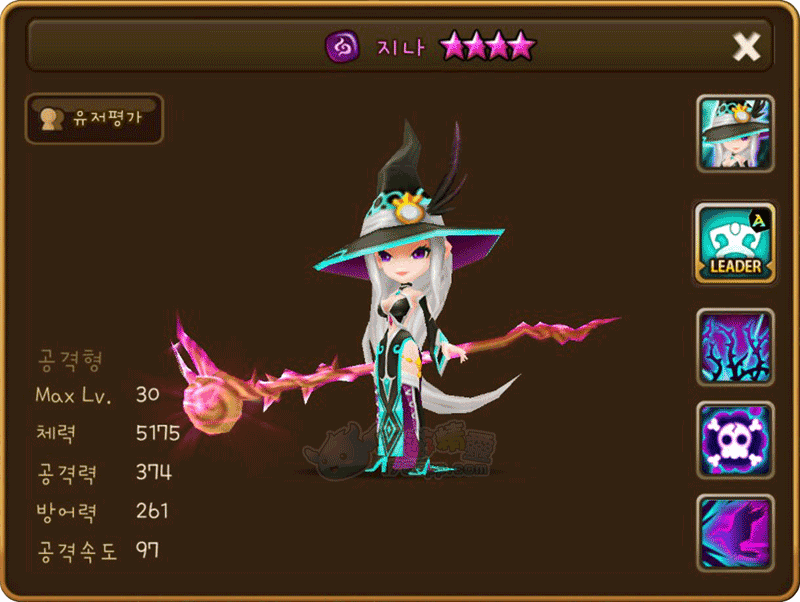
Task: Open the 유저평가 user reviews
Action: (x=94, y=119)
